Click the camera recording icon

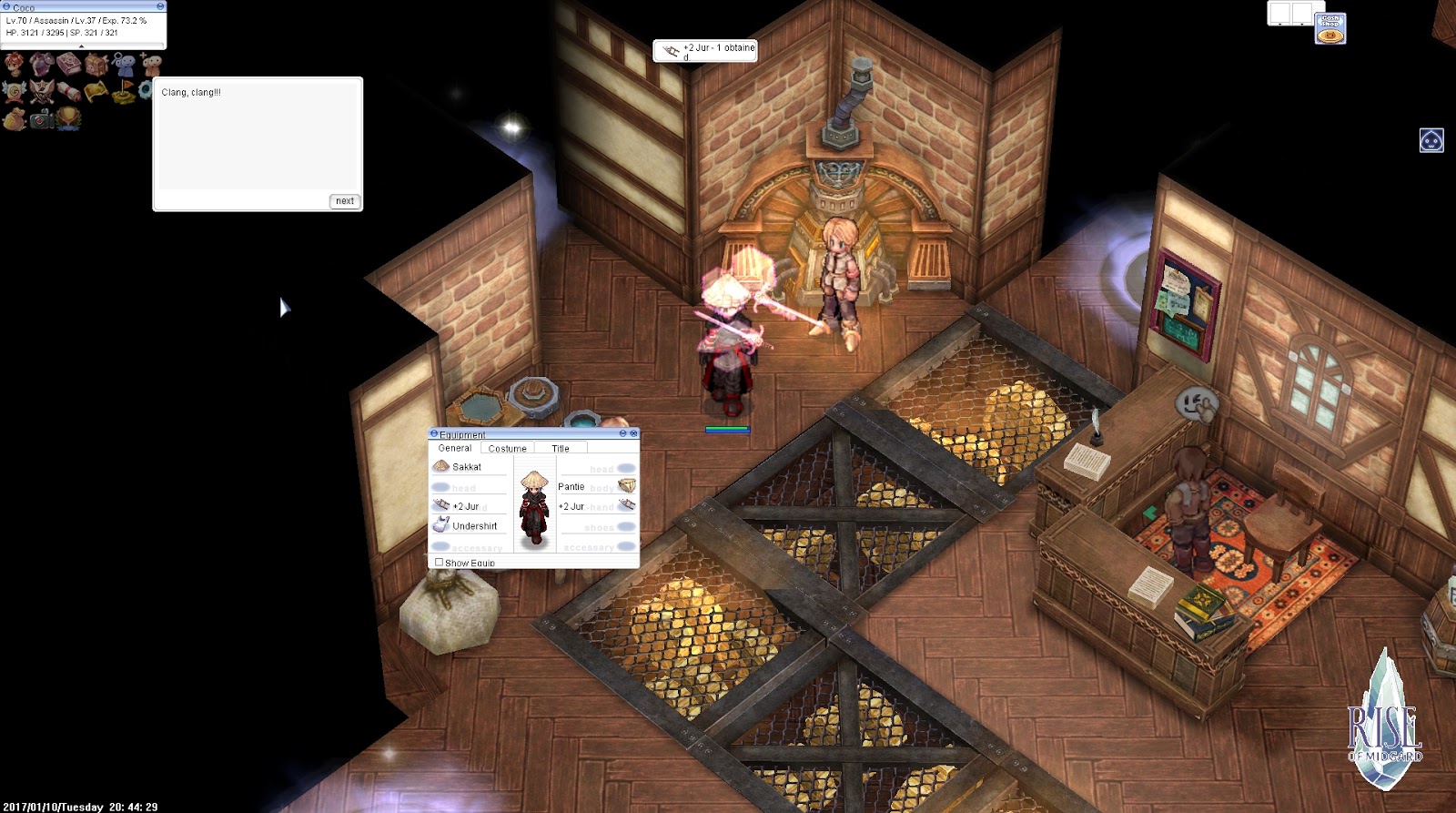40,117
